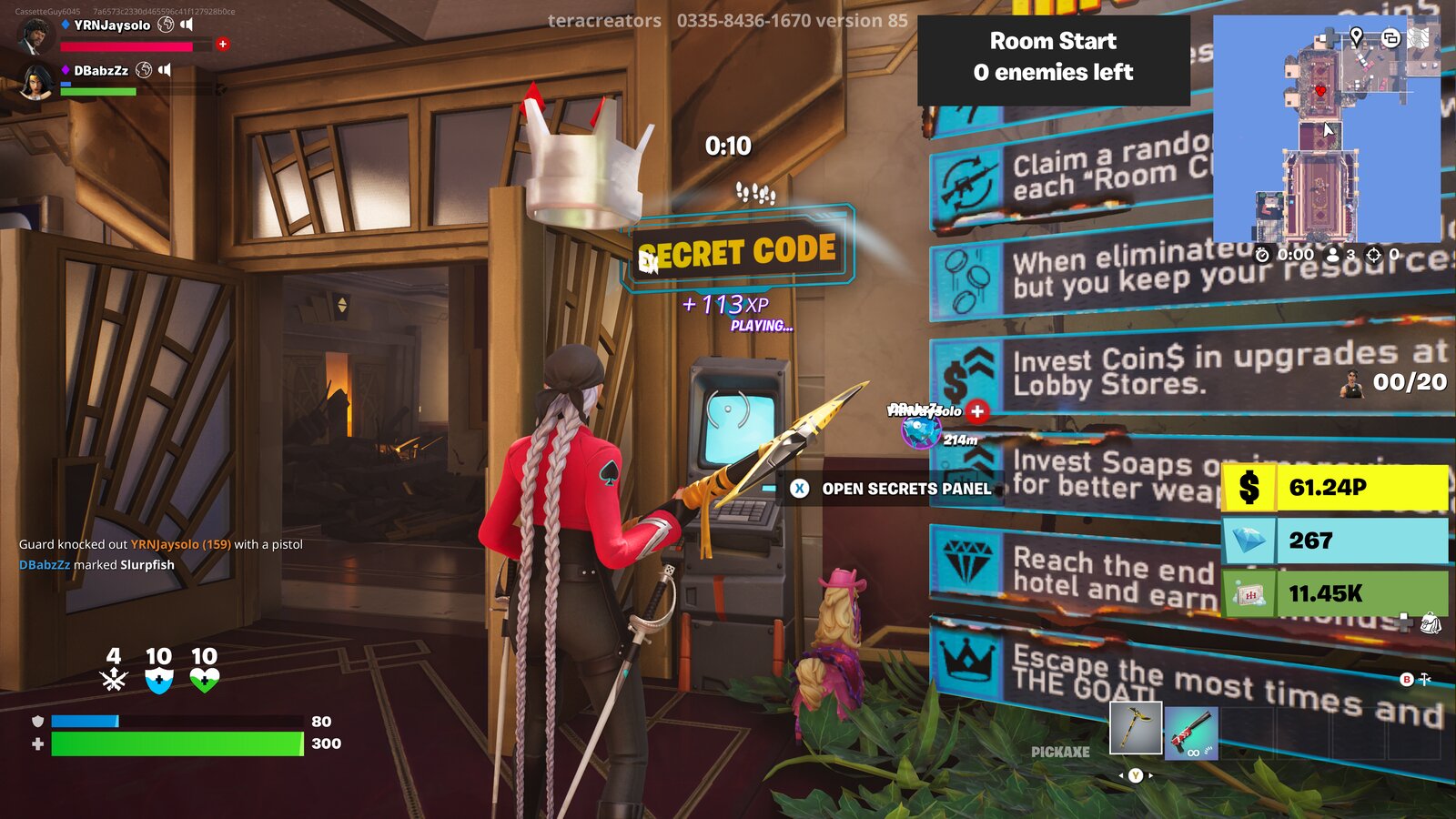Click the location pin marker on minimap
The image size is (1456, 819).
(x=1356, y=36)
